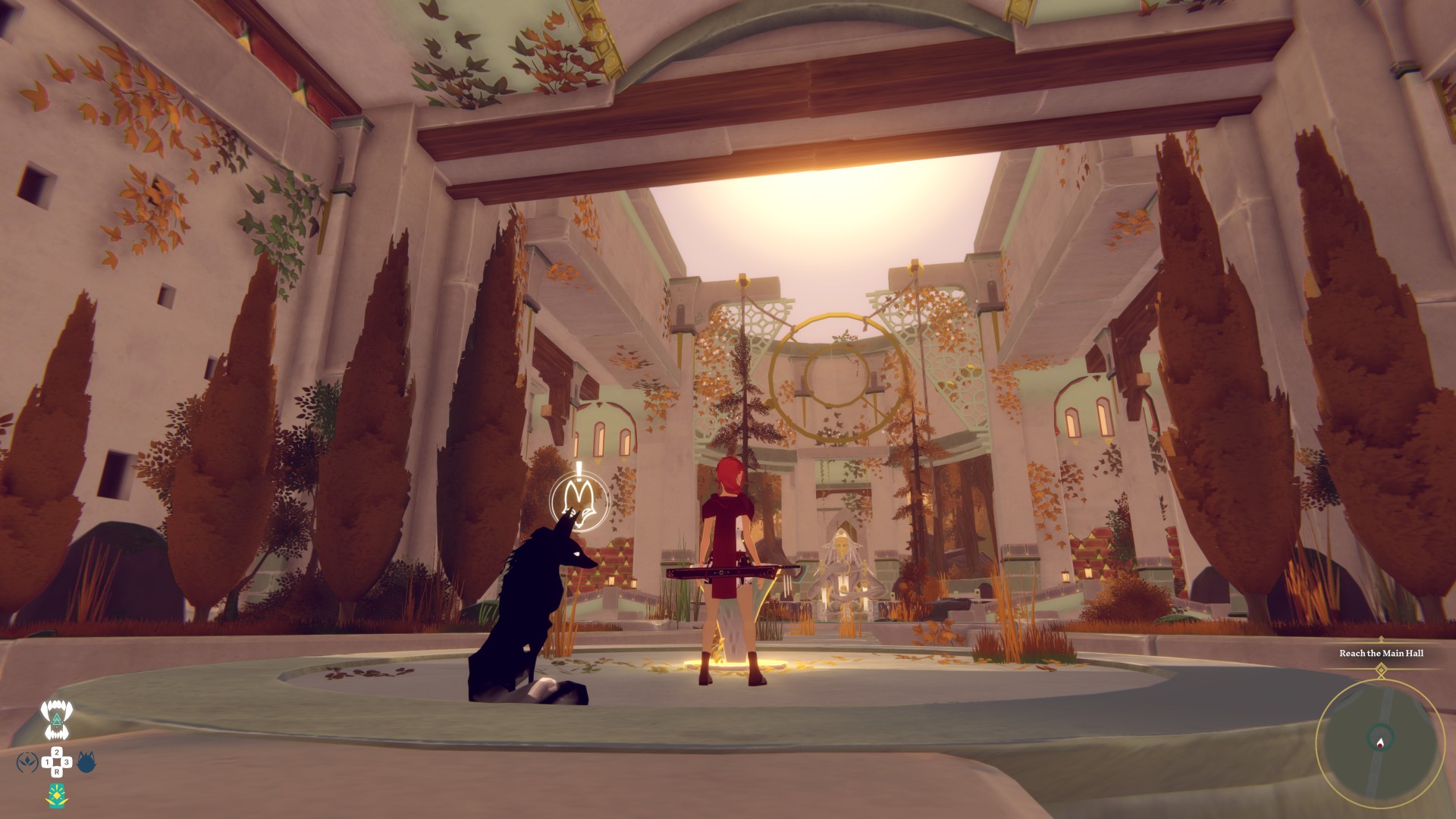Click the circular minimap
This screenshot has height=819, width=1456.
pos(1379,741)
